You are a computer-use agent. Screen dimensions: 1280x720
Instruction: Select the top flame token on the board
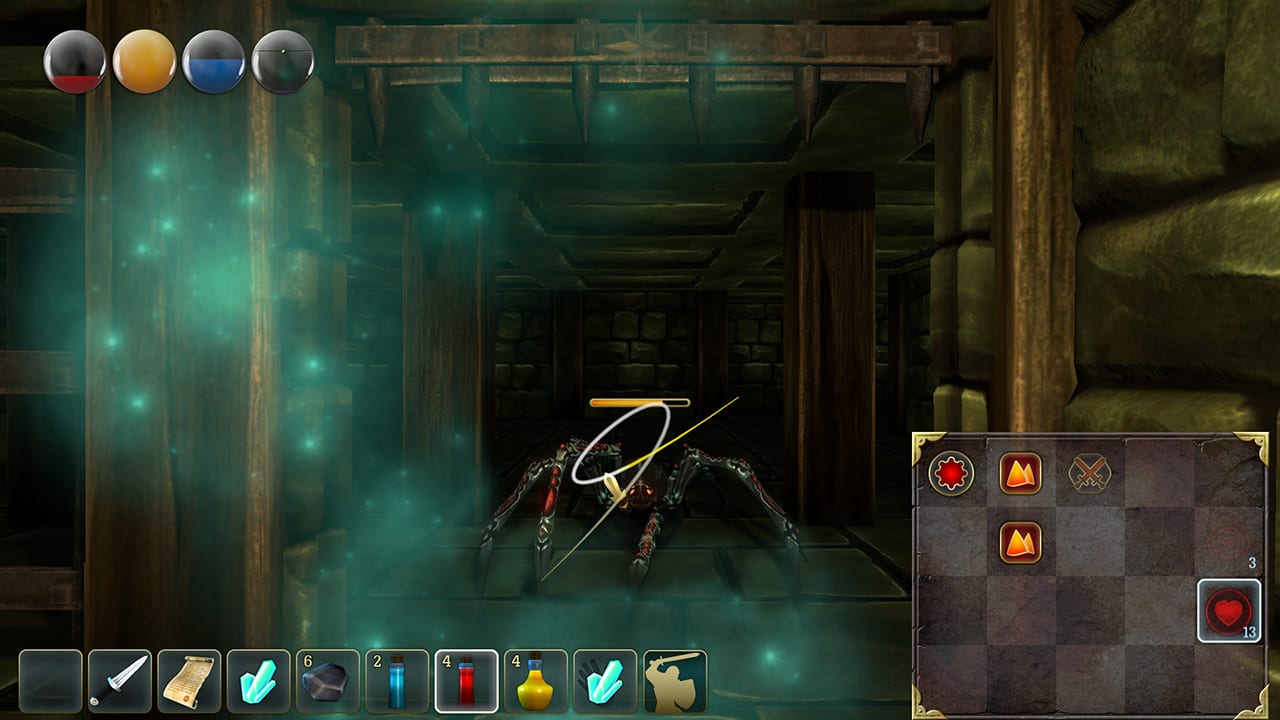[1022, 472]
